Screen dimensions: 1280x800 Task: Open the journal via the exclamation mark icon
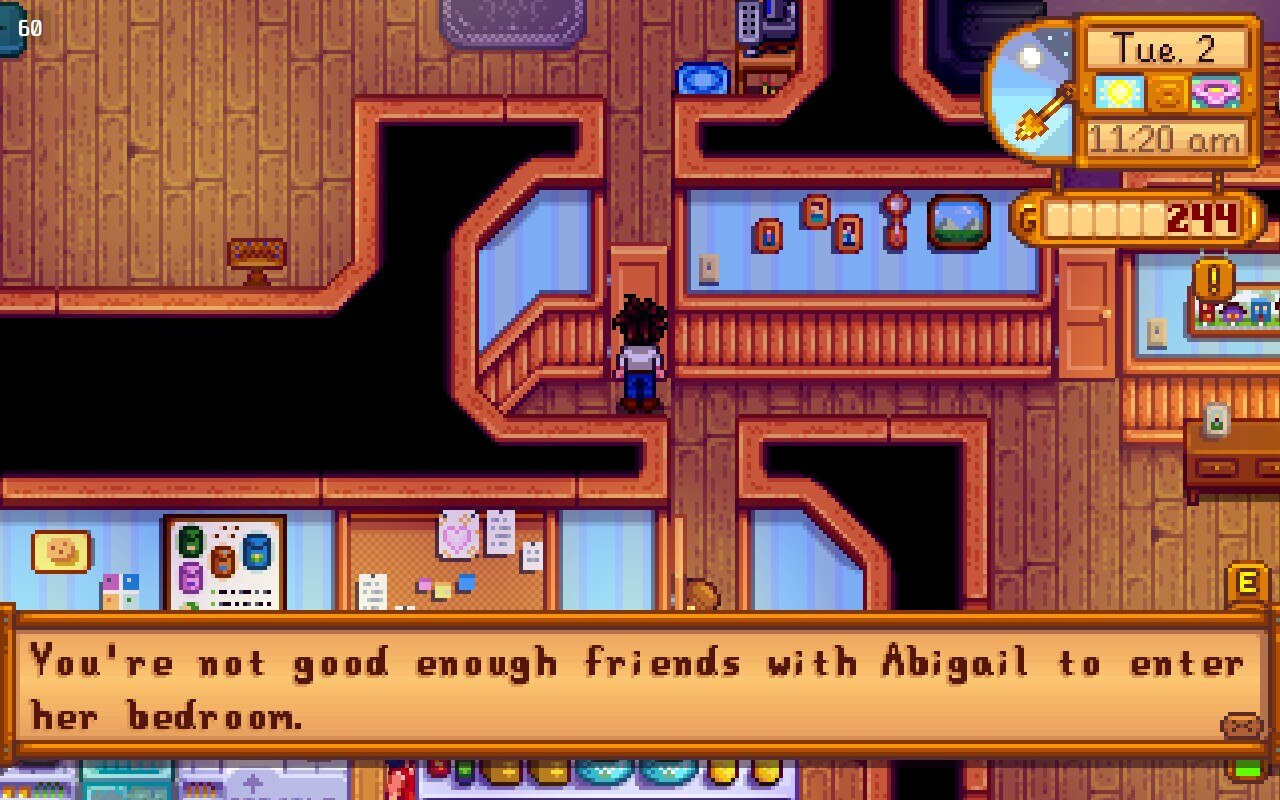point(1213,279)
